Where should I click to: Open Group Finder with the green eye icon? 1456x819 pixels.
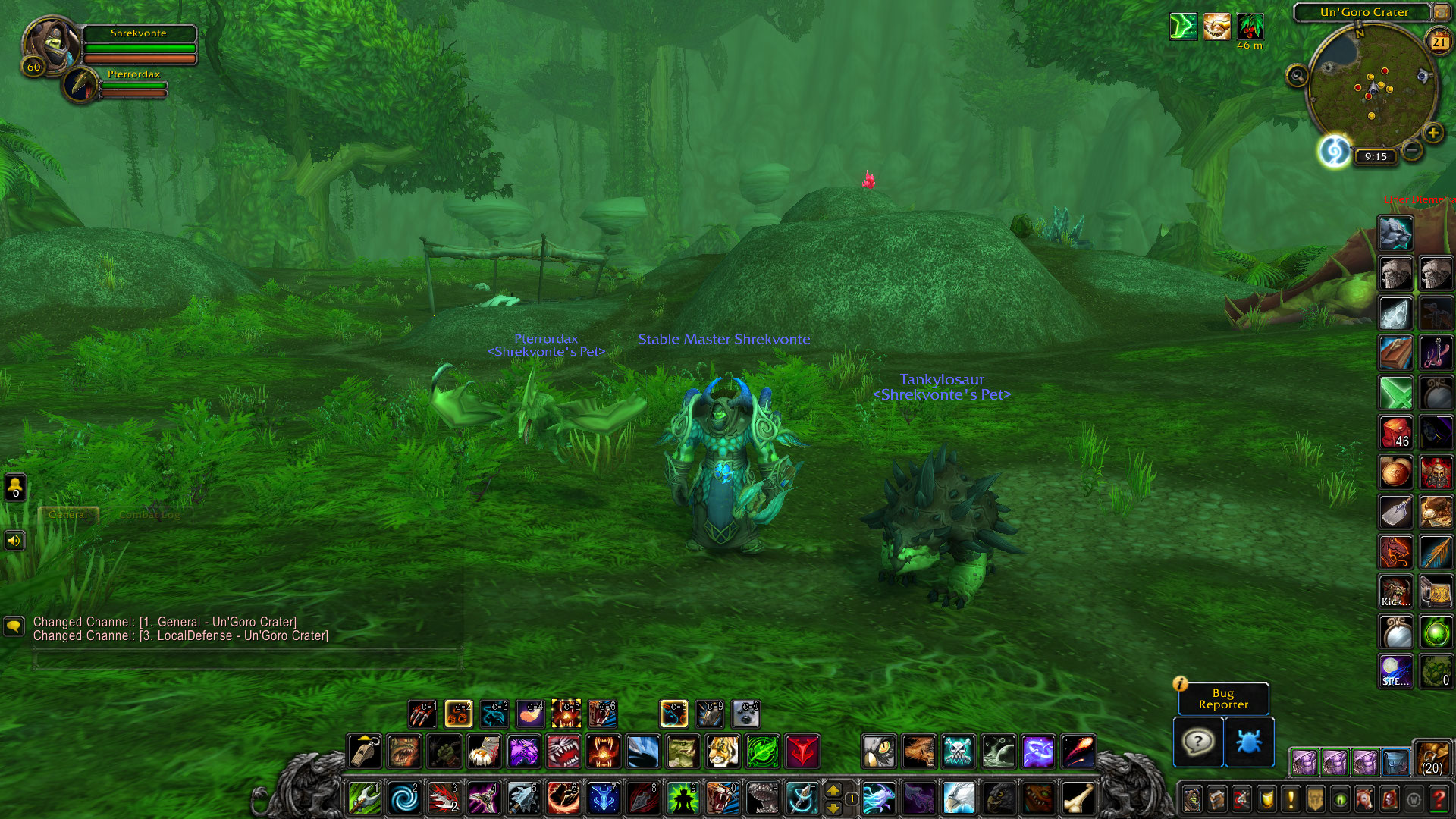coord(1339,799)
